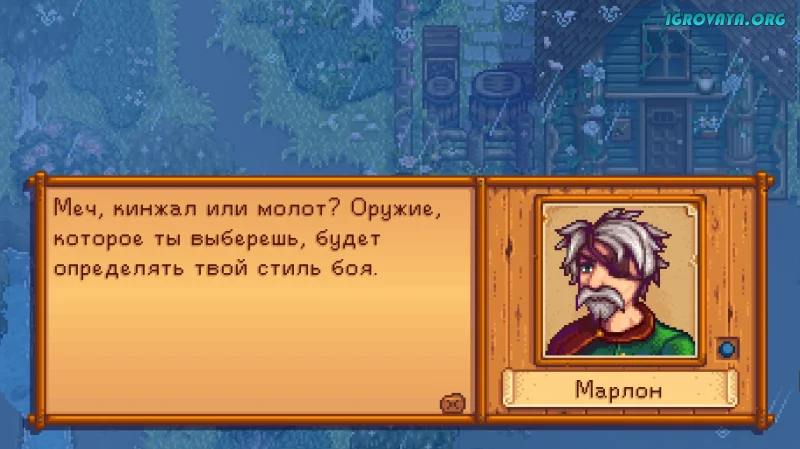Click the small close icon in the dialogue box
The image size is (800, 449).
point(450,402)
